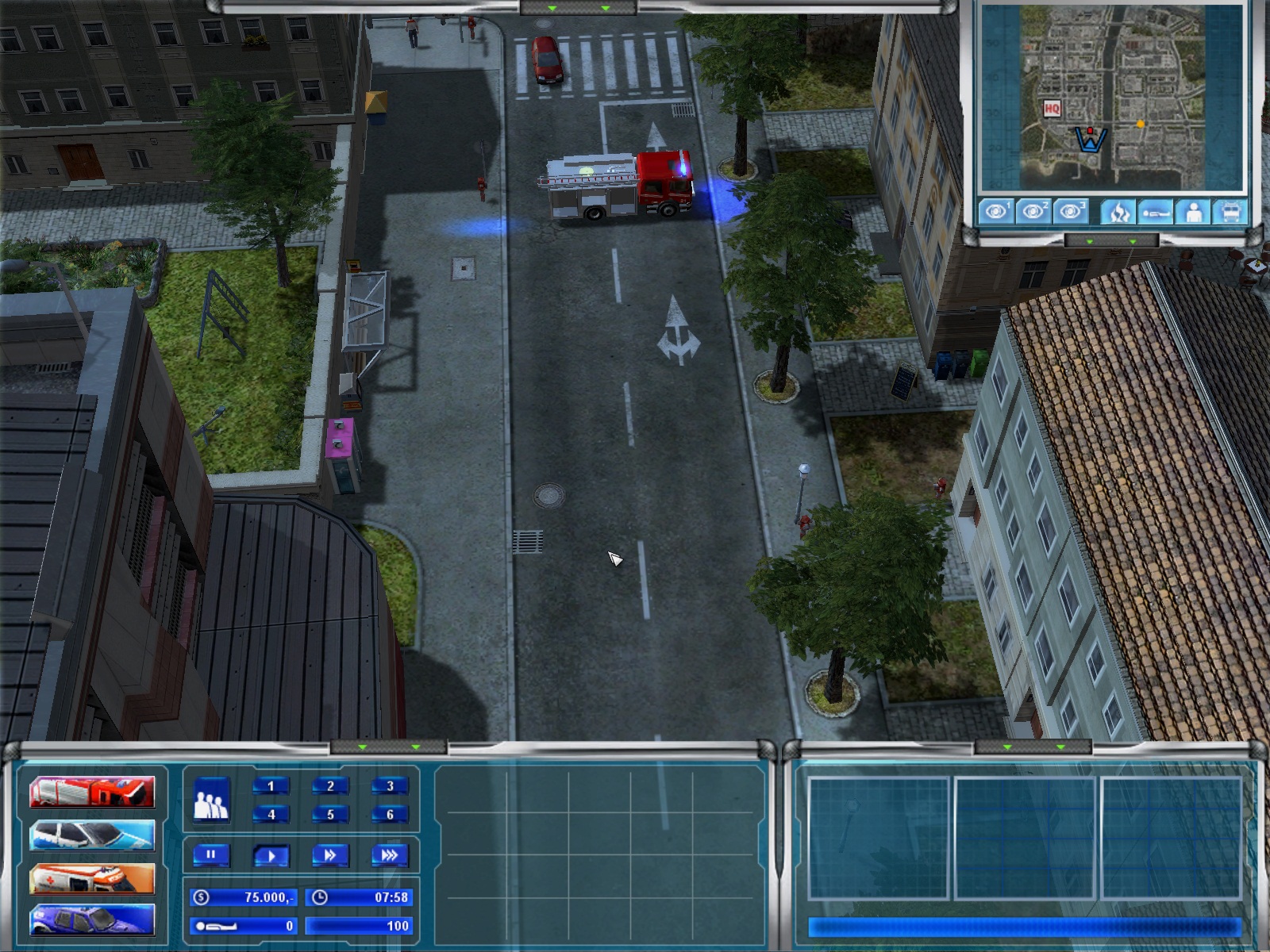Set game speed to triple fast-forward
Viewport: 1270px width, 952px height.
pyautogui.click(x=390, y=855)
